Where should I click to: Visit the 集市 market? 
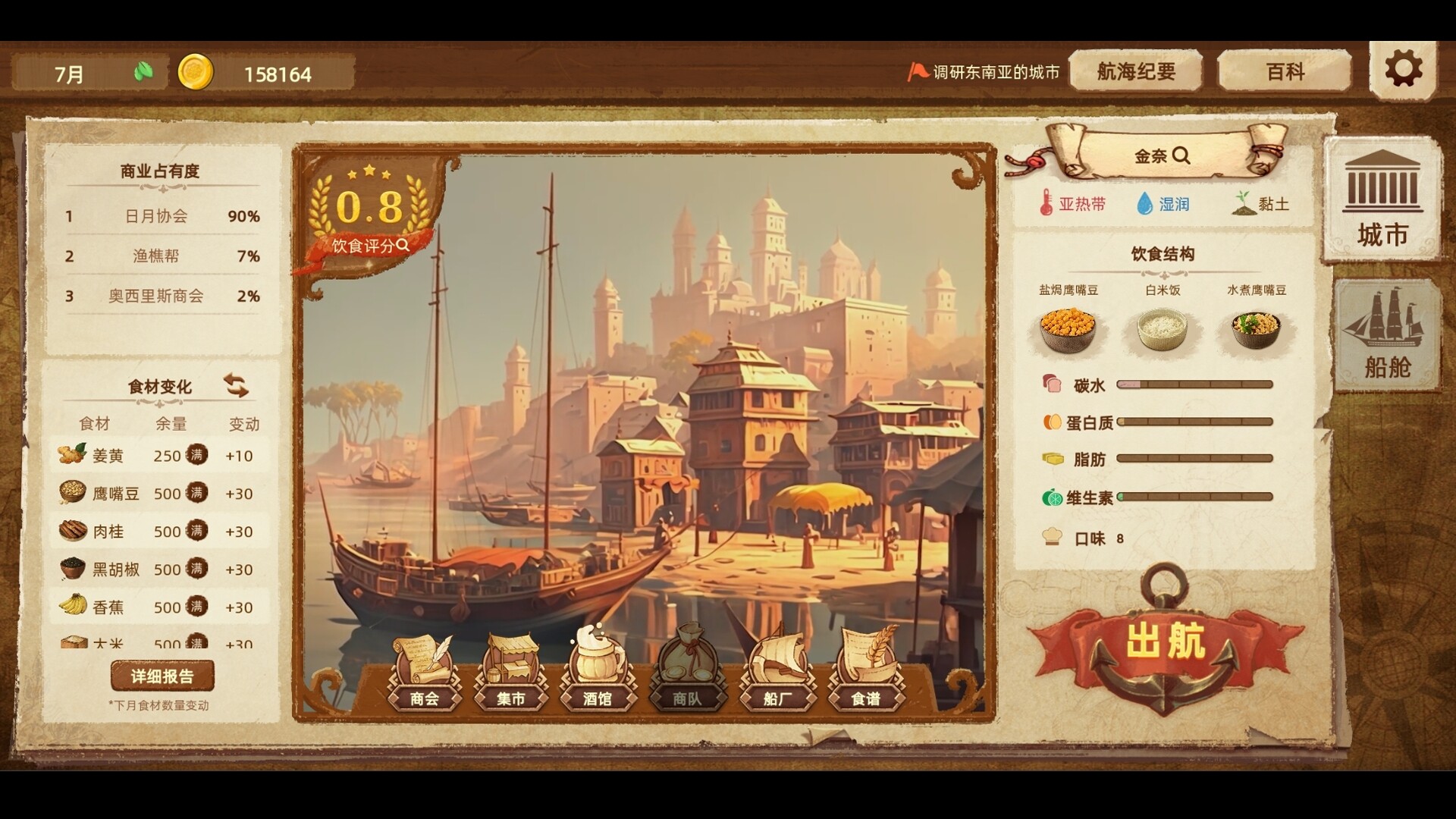(x=510, y=672)
